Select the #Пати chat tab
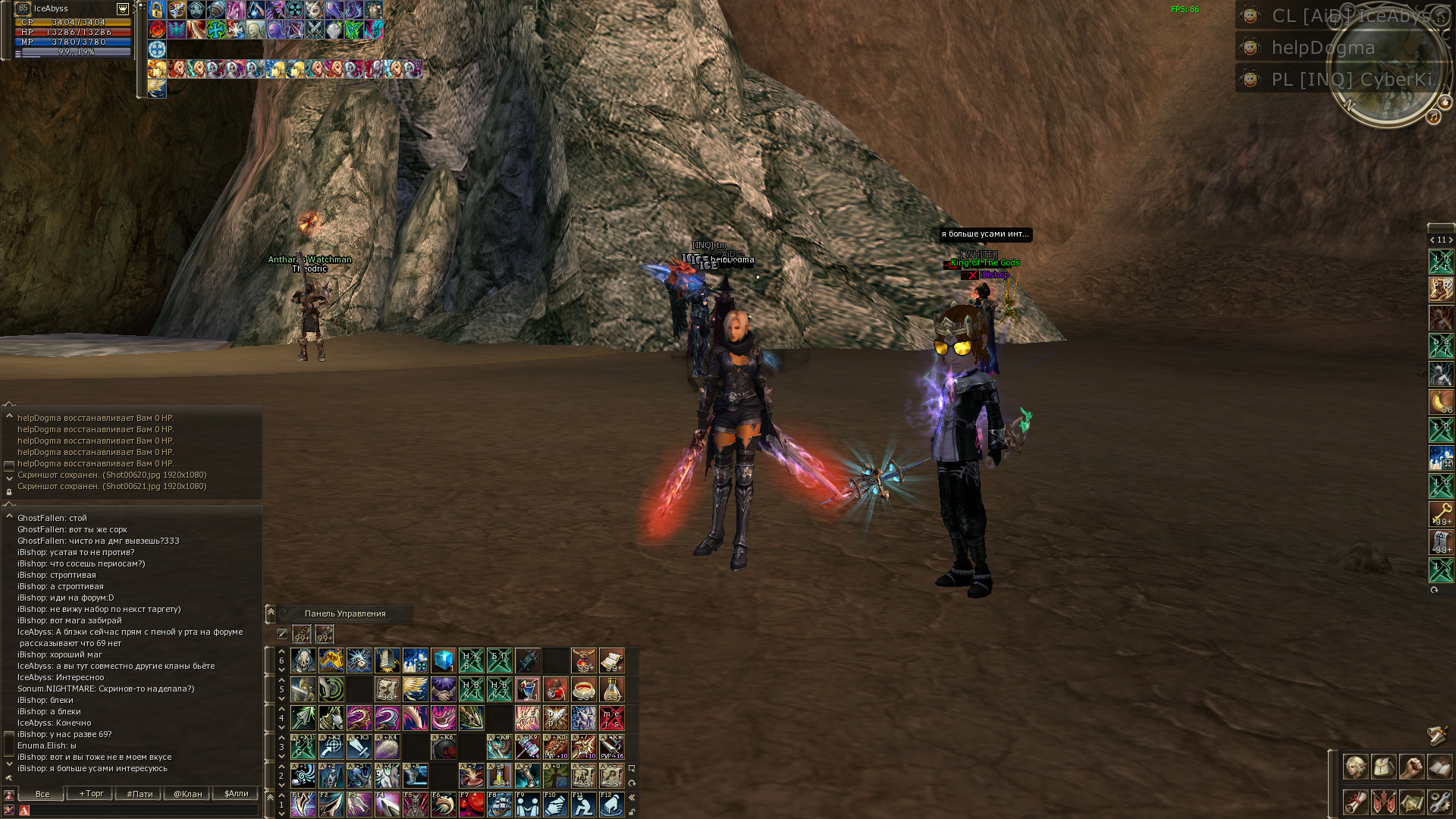This screenshot has width=1456, height=819. 140,794
